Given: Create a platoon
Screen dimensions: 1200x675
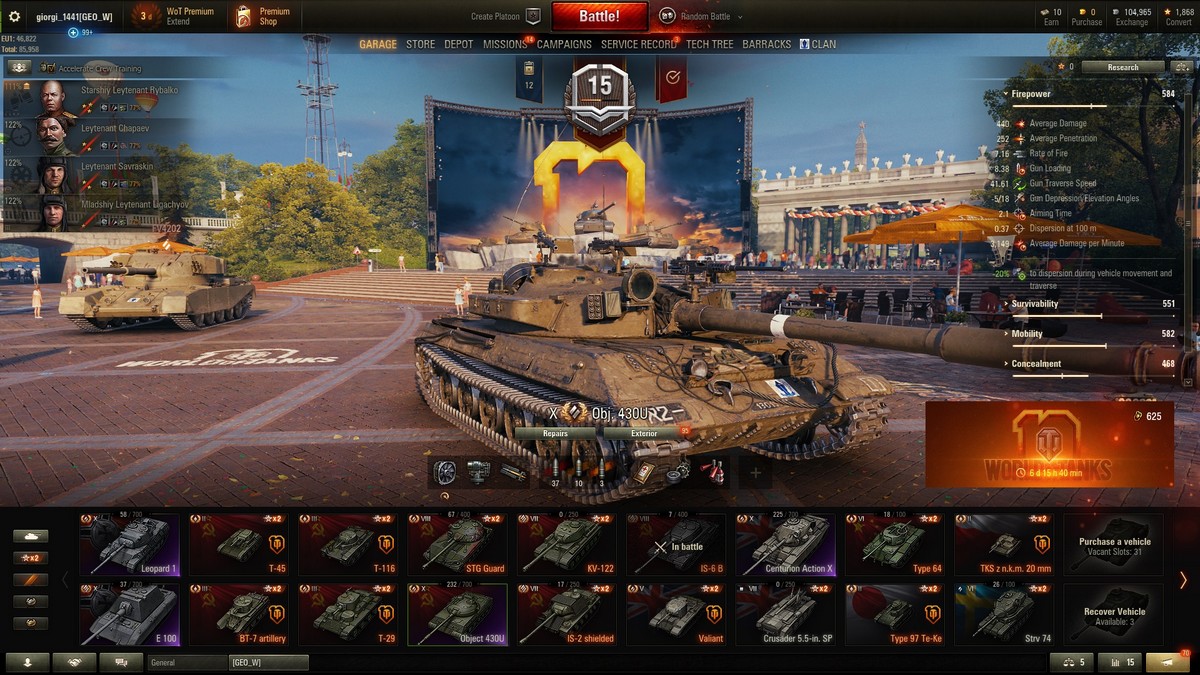Looking at the screenshot, I should point(505,16).
